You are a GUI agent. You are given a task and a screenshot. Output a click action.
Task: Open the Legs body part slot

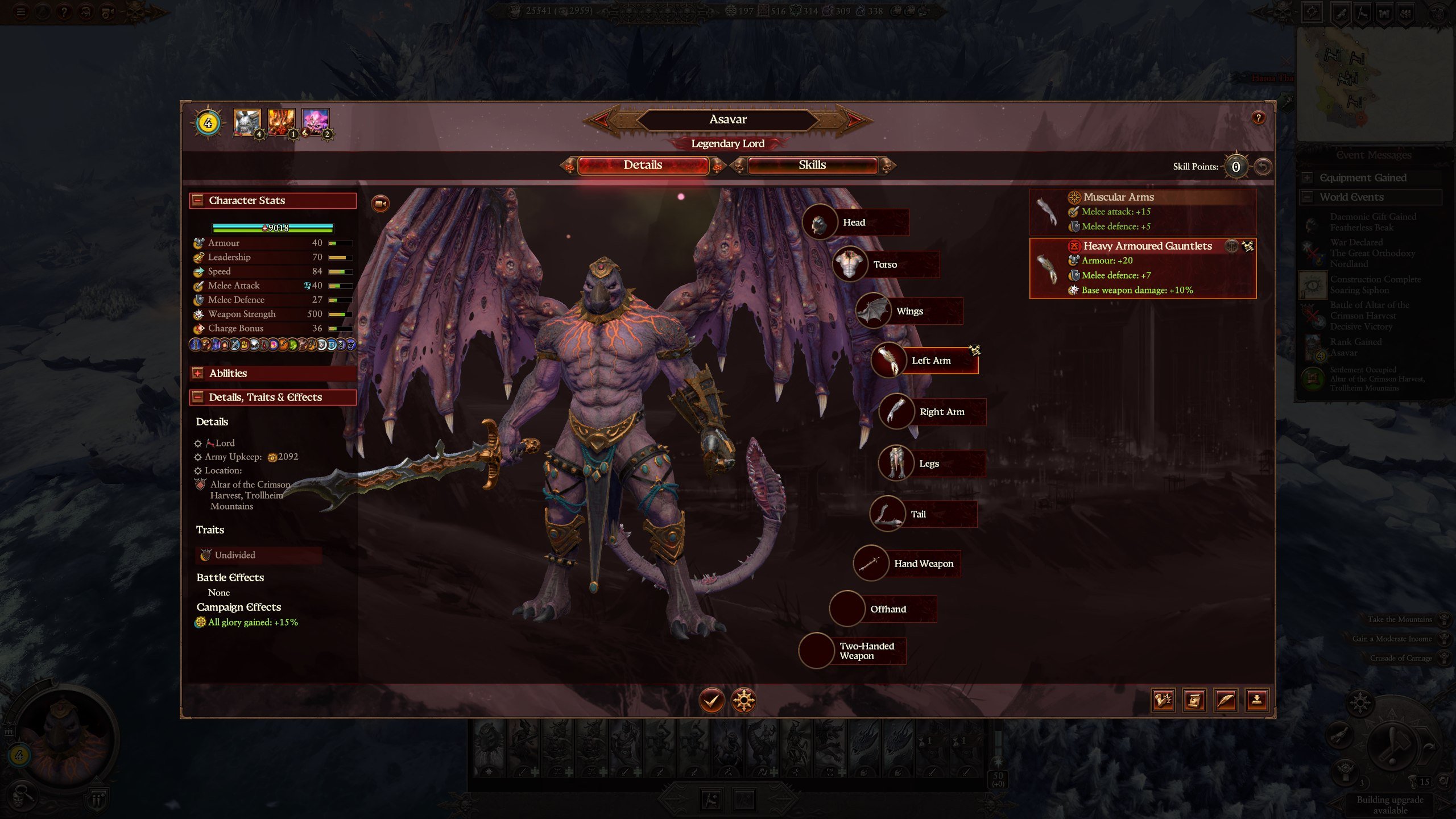[x=928, y=464]
